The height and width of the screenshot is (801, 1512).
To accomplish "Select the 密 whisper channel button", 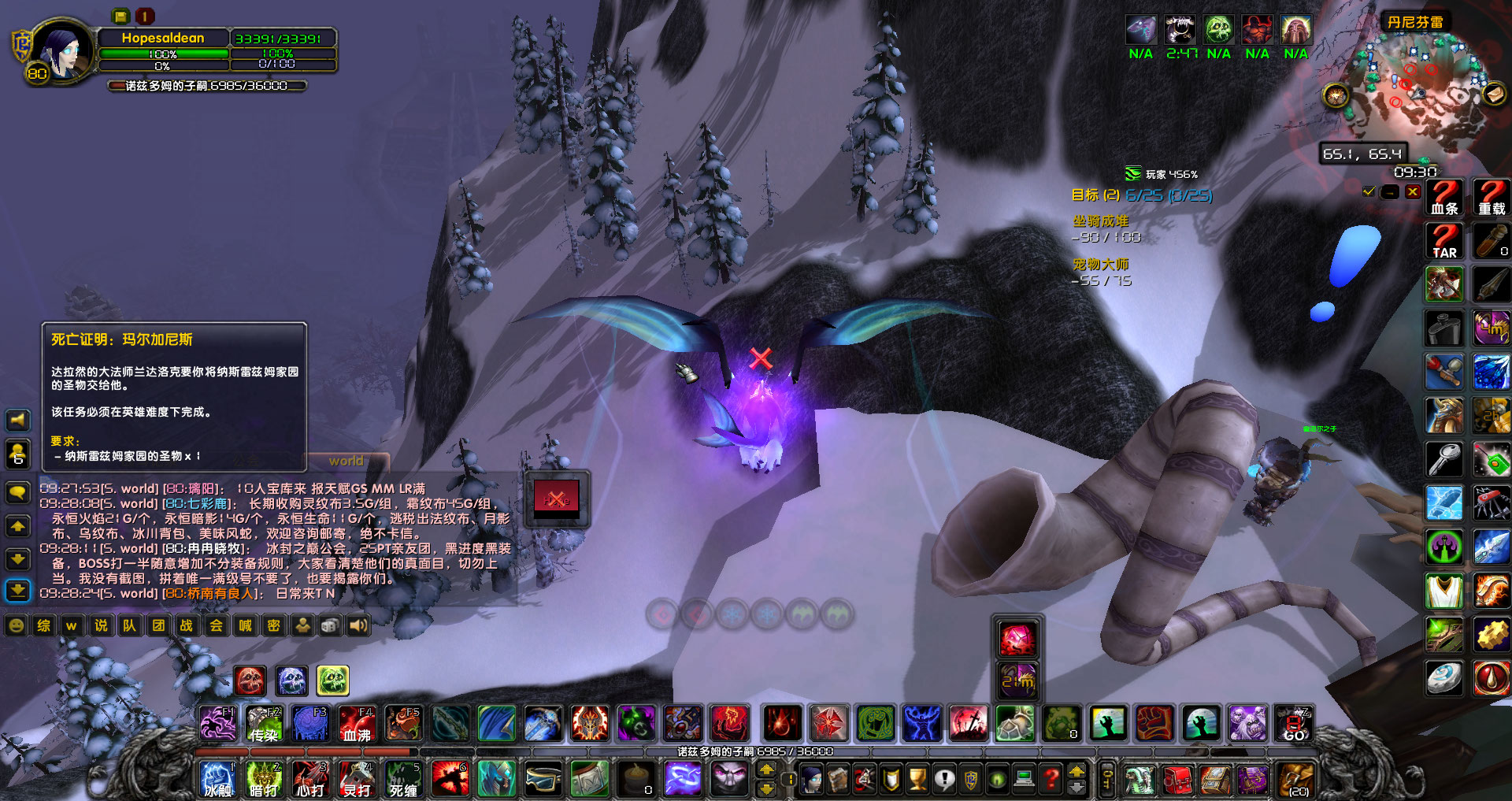I will coord(272,625).
